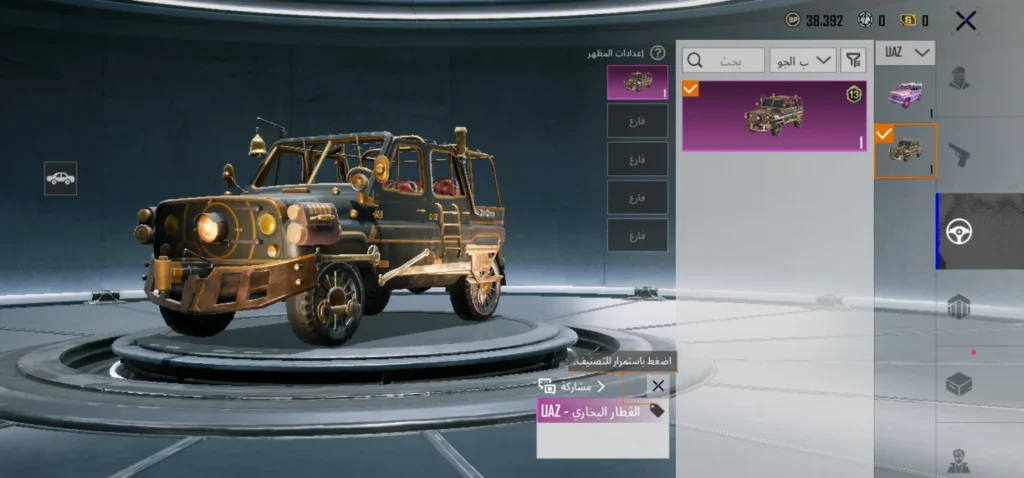Viewport: 1024px width, 478px height.
Task: Click the UAZ skin name tag
Action: point(602,411)
